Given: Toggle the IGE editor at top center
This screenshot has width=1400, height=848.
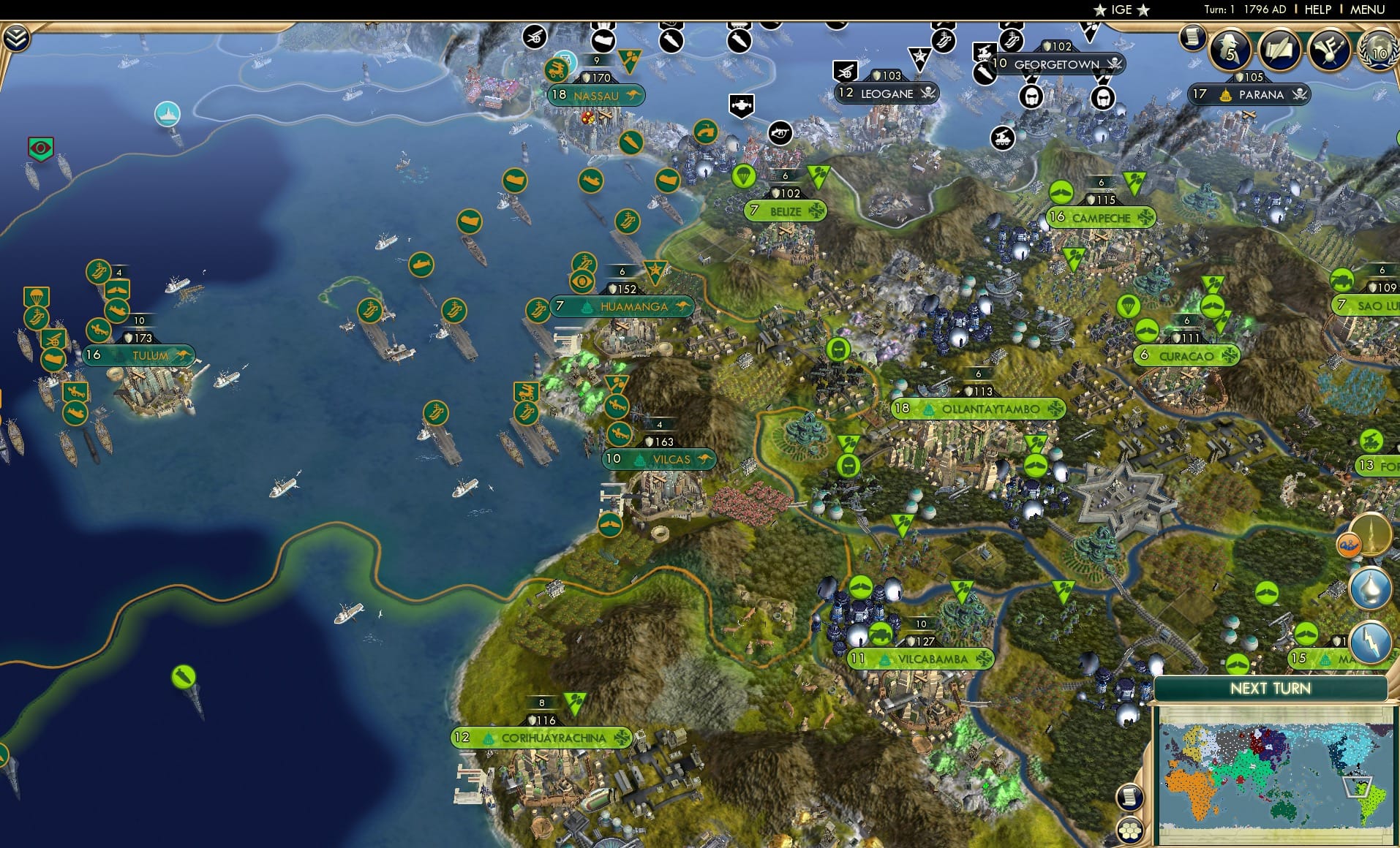Looking at the screenshot, I should (x=1121, y=9).
